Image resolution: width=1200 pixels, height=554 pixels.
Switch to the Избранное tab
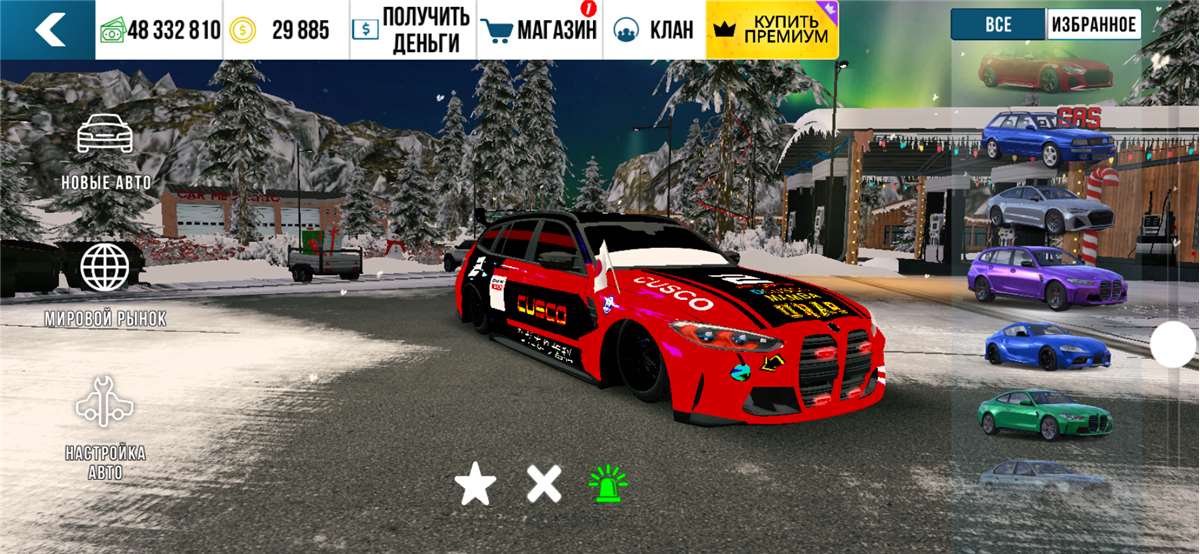pyautogui.click(x=1094, y=25)
